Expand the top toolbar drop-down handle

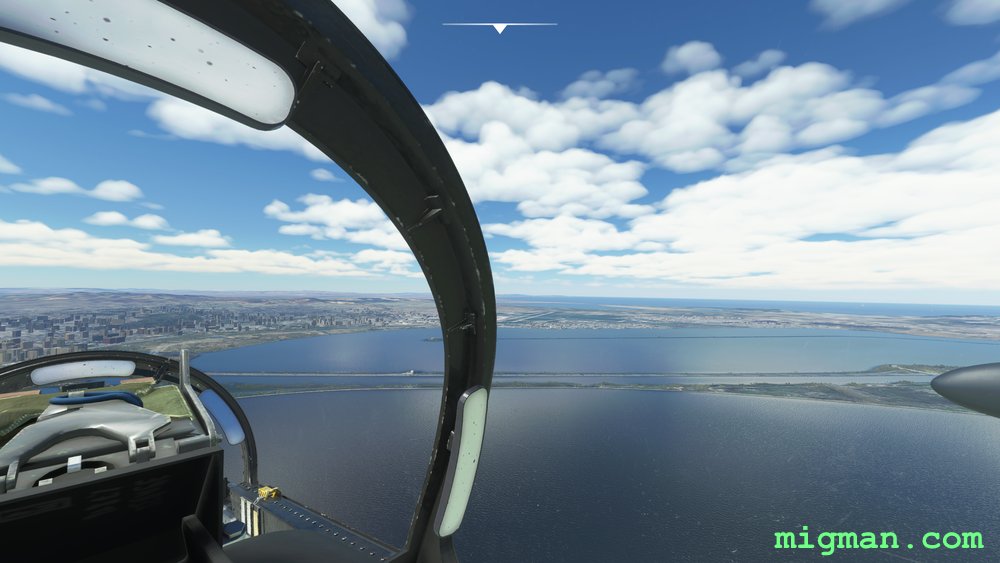pyautogui.click(x=499, y=27)
